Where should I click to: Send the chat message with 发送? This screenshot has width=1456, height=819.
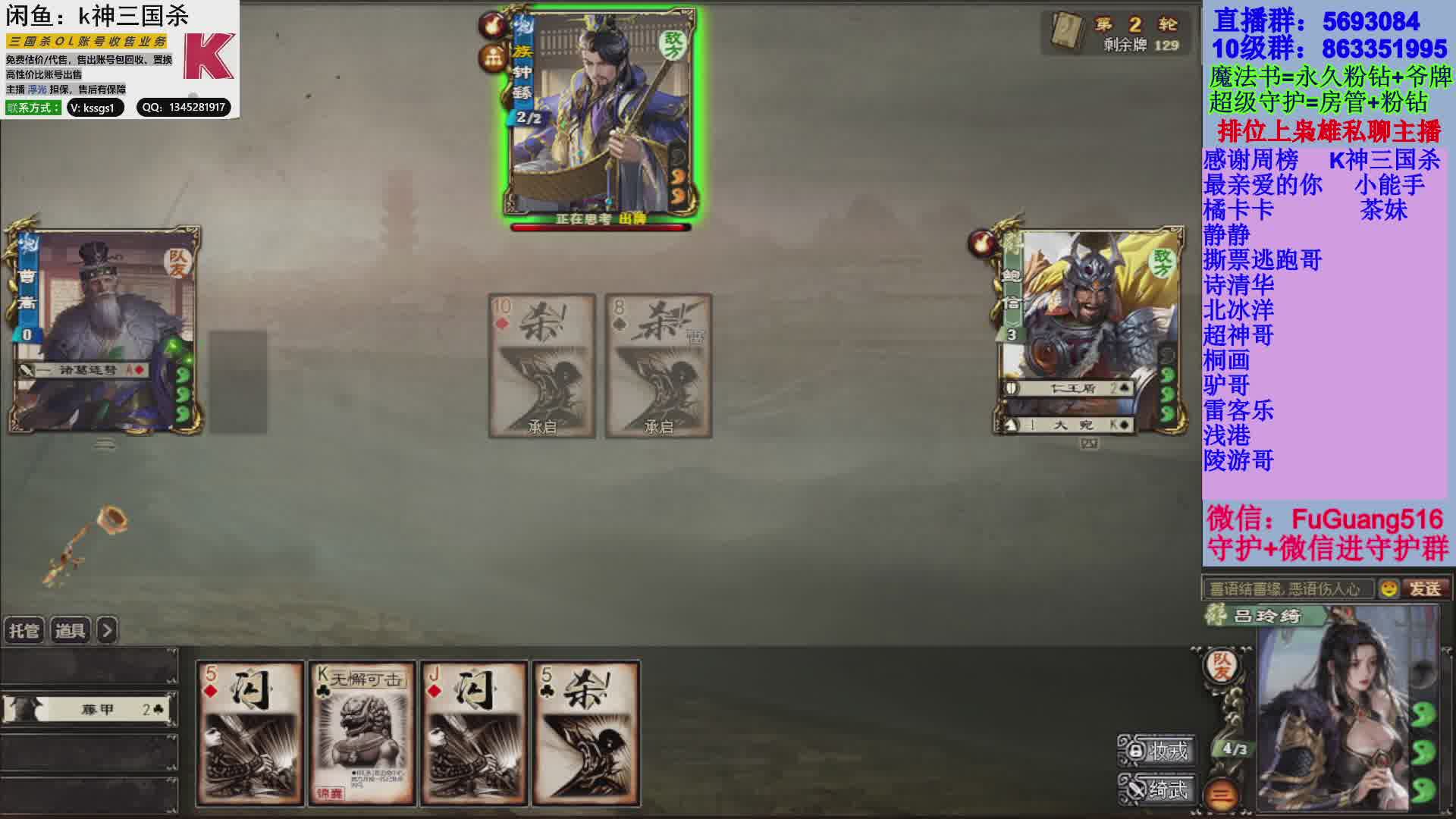pyautogui.click(x=1426, y=588)
